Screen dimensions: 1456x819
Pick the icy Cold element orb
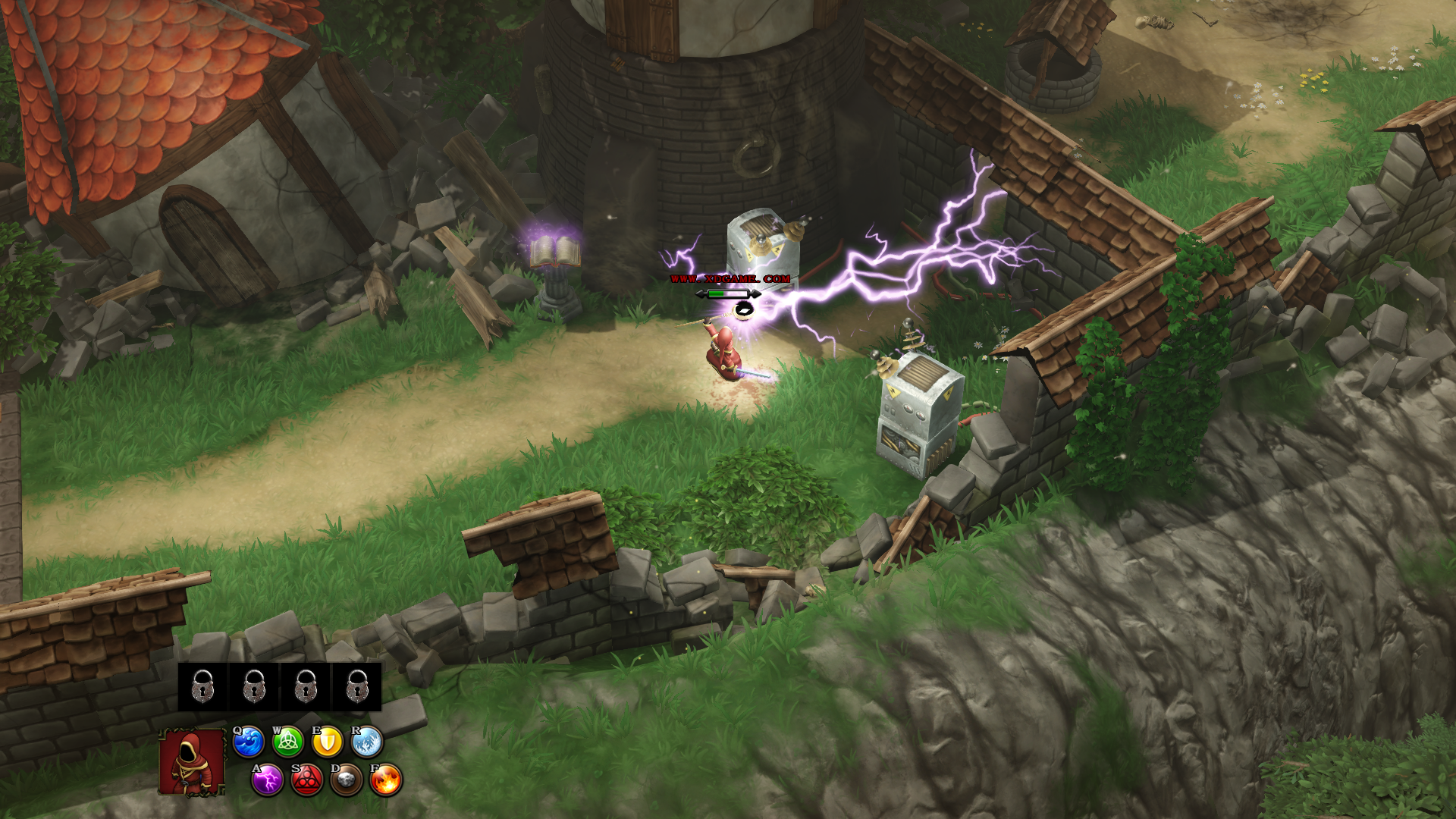(x=368, y=742)
